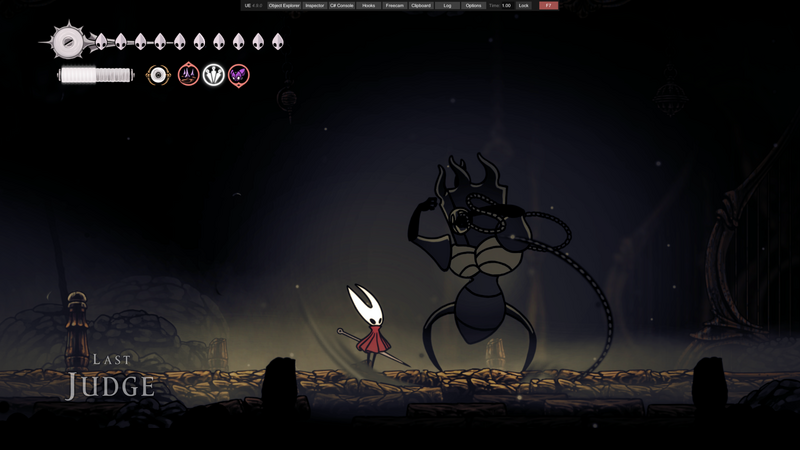Image resolution: width=800 pixels, height=450 pixels.
Task: Select the eye-shaped crest tool icon
Action: click(x=158, y=75)
